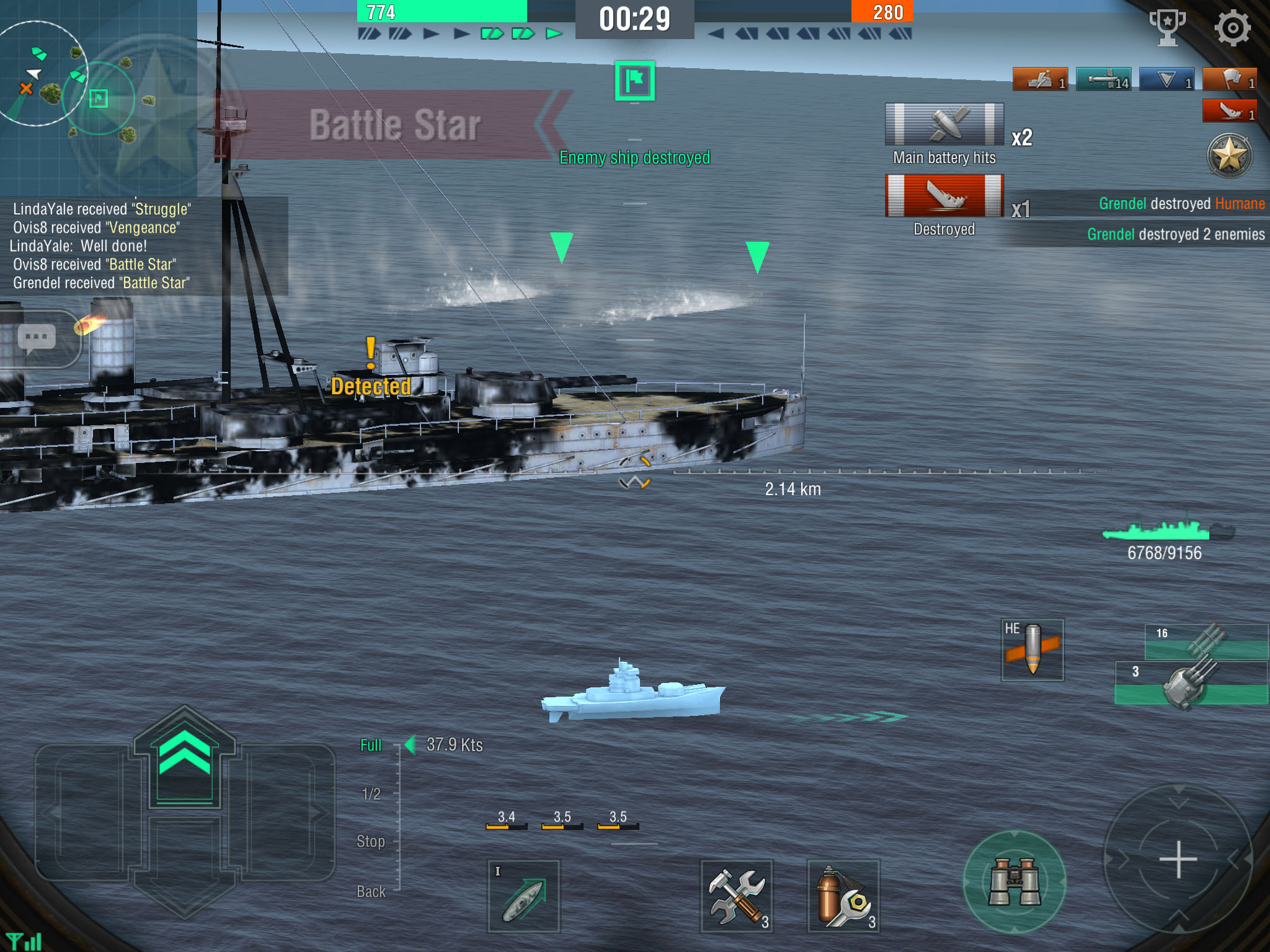
Task: Fire main guns with crosshair button
Action: pos(1178,860)
